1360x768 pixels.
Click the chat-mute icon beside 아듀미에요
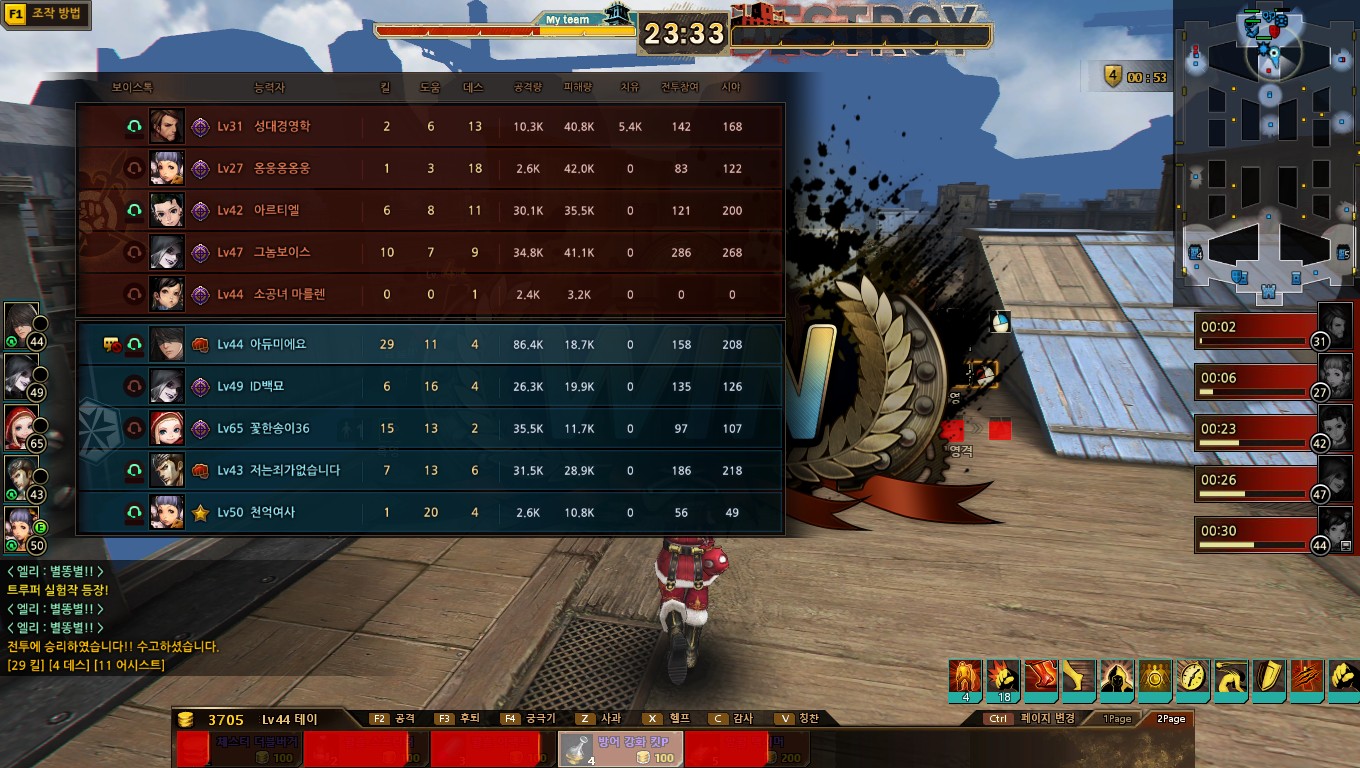pos(112,345)
